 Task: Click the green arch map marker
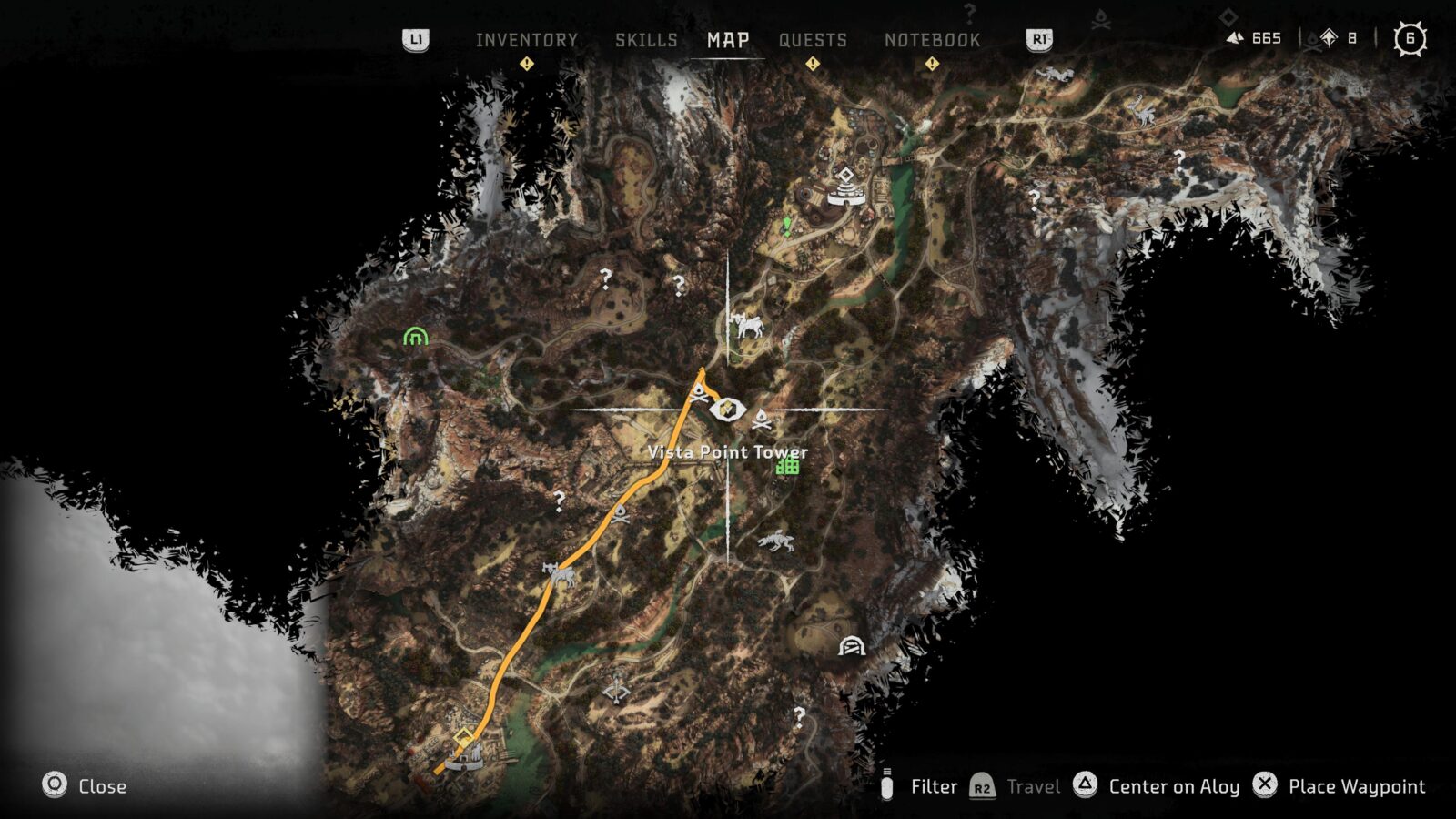coord(416,337)
